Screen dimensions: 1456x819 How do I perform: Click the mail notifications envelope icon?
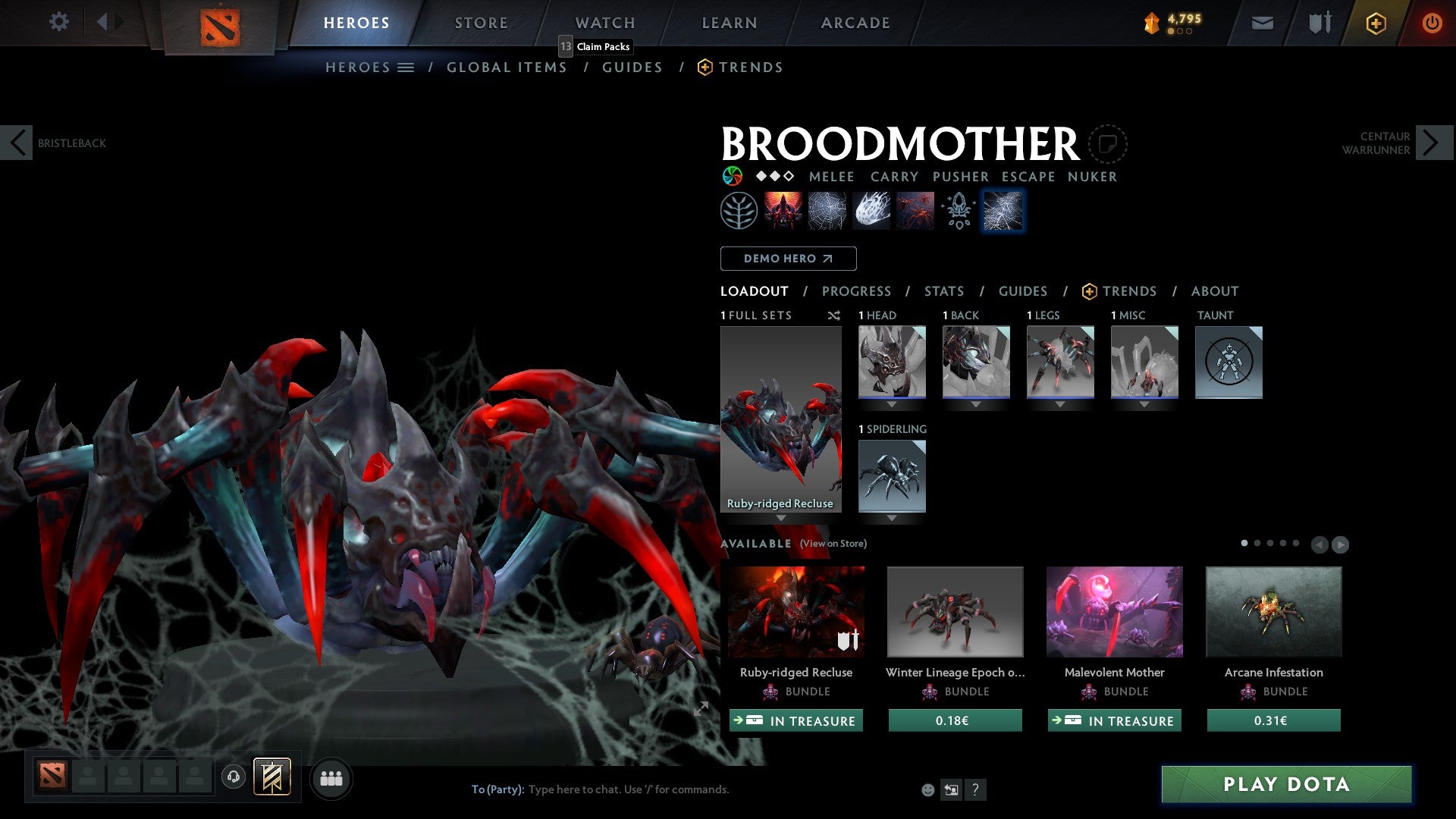point(1263,22)
